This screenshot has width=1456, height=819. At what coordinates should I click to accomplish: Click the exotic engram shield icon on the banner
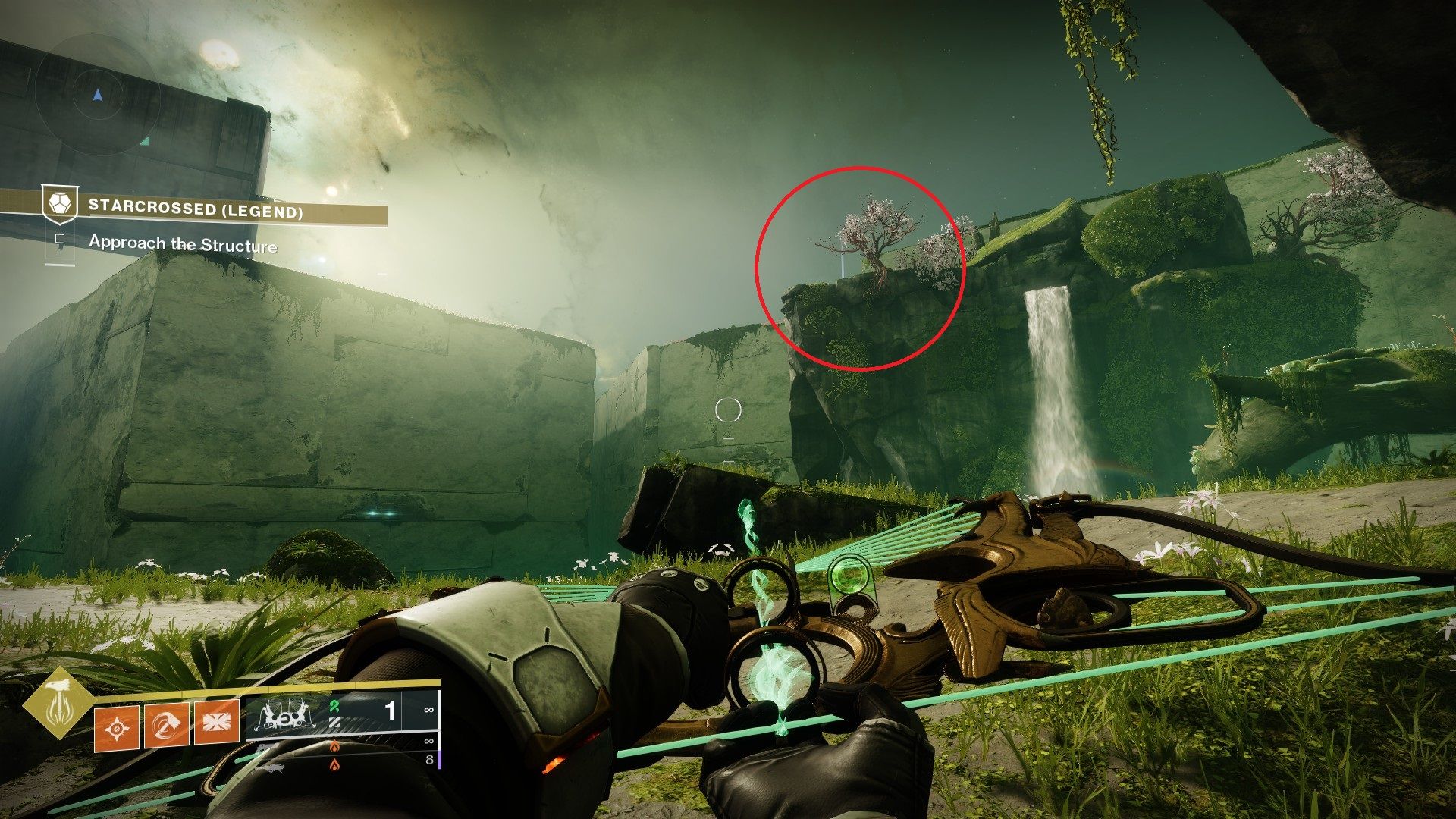60,202
